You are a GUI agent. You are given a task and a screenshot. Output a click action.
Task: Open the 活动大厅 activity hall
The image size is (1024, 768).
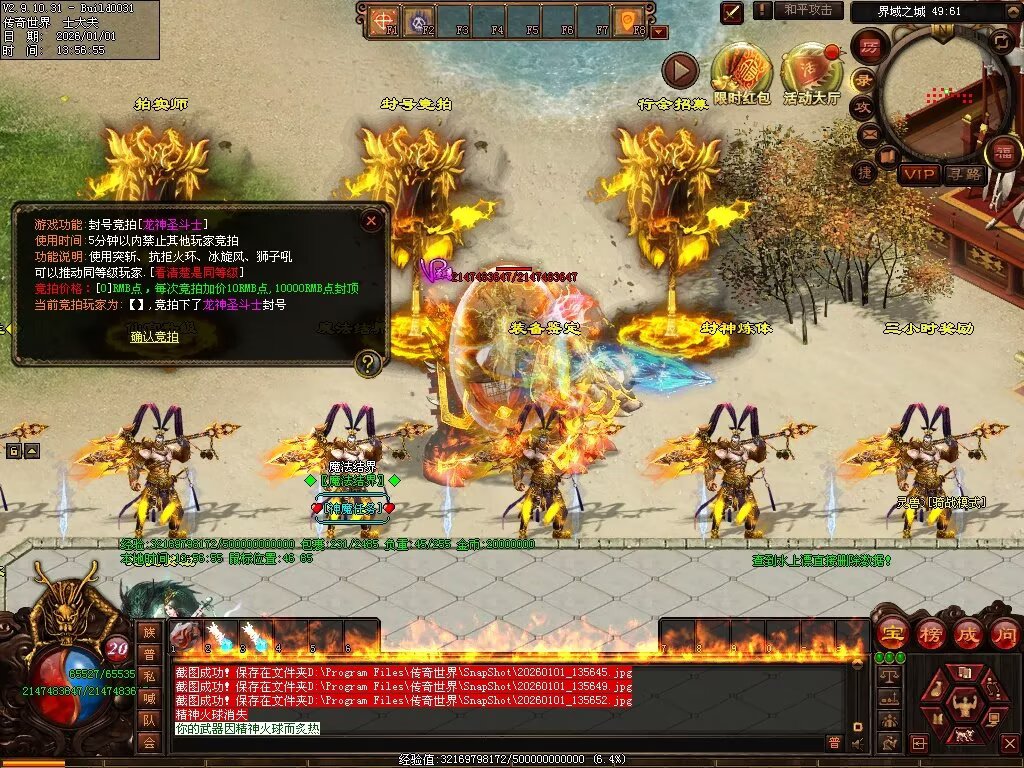coord(811,72)
